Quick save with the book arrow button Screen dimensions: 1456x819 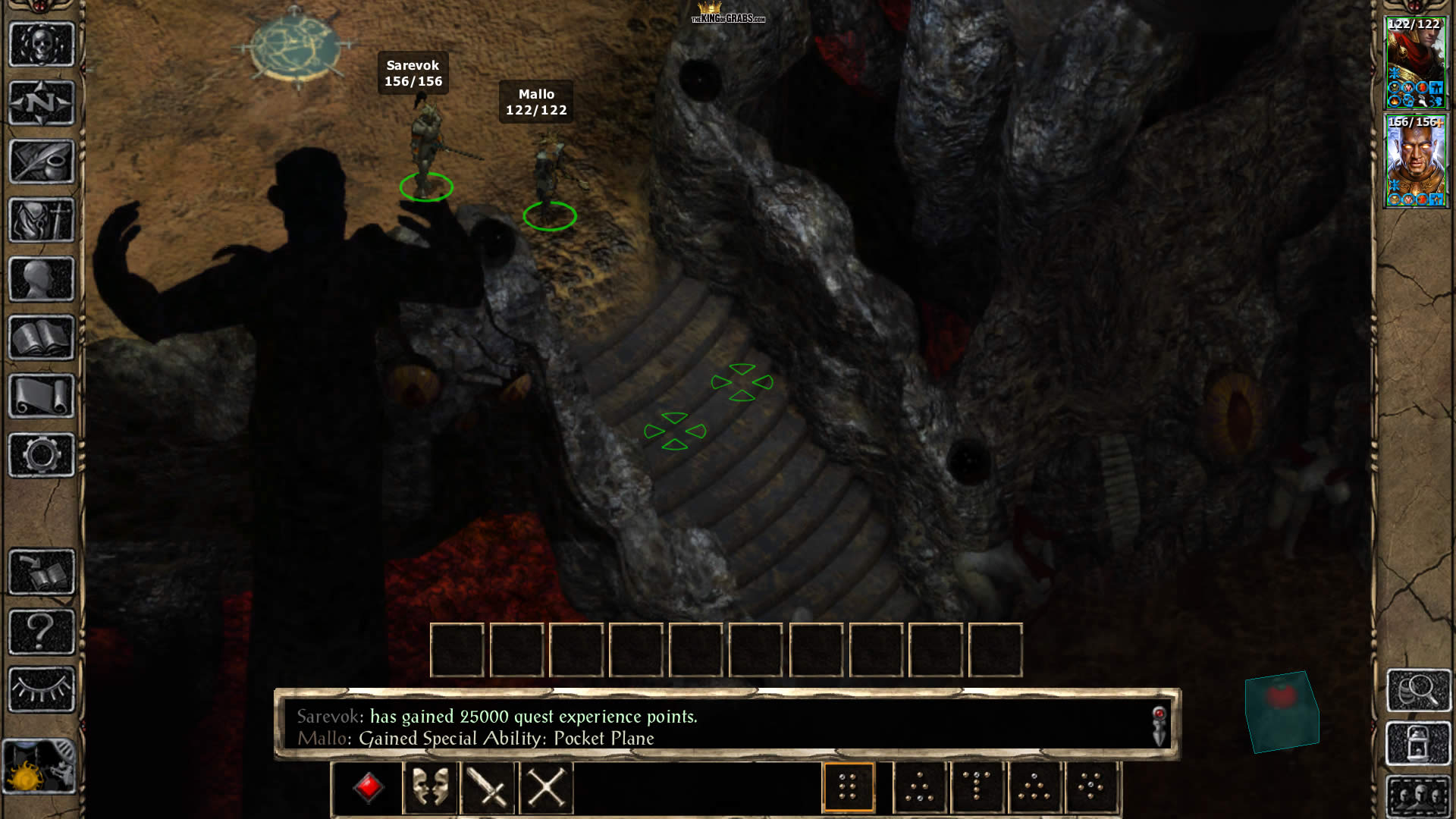(x=42, y=572)
